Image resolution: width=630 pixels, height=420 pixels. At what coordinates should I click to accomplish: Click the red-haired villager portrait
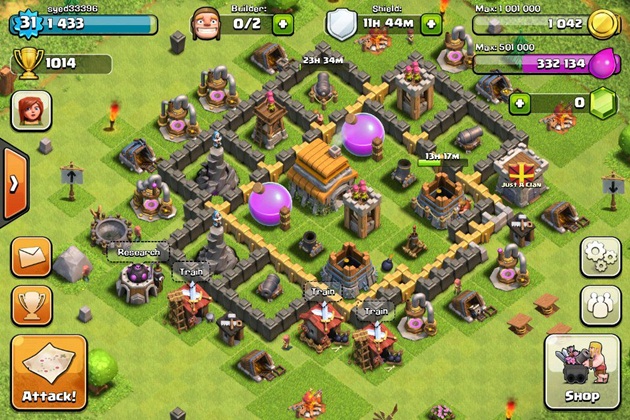point(31,110)
